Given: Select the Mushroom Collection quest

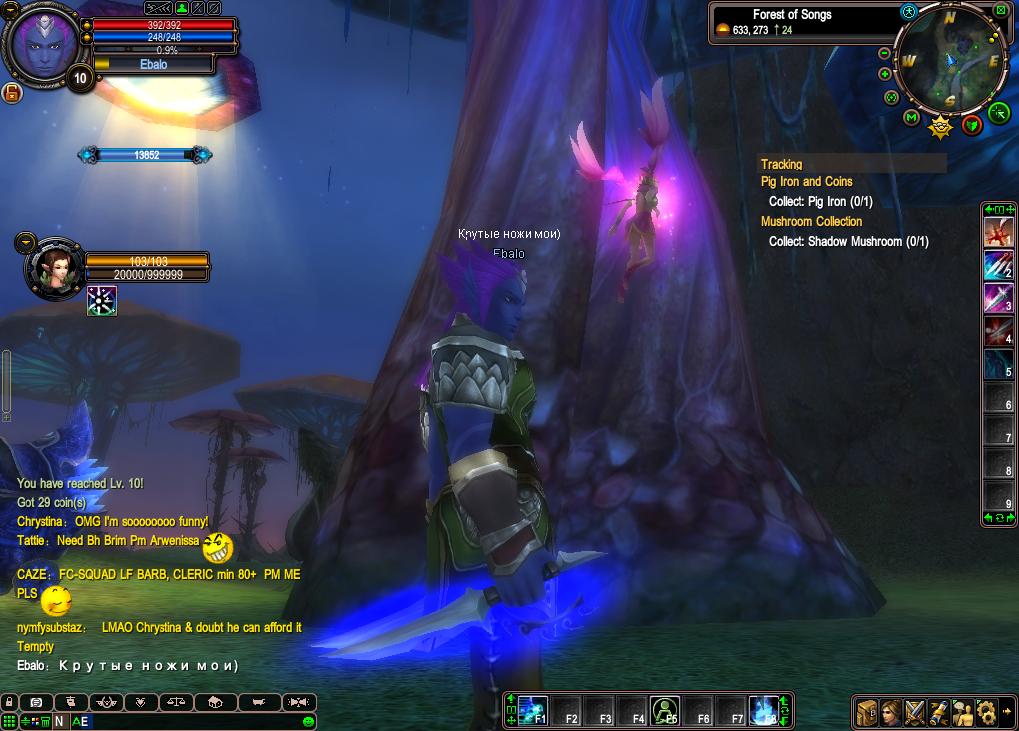Looking at the screenshot, I should [x=811, y=222].
